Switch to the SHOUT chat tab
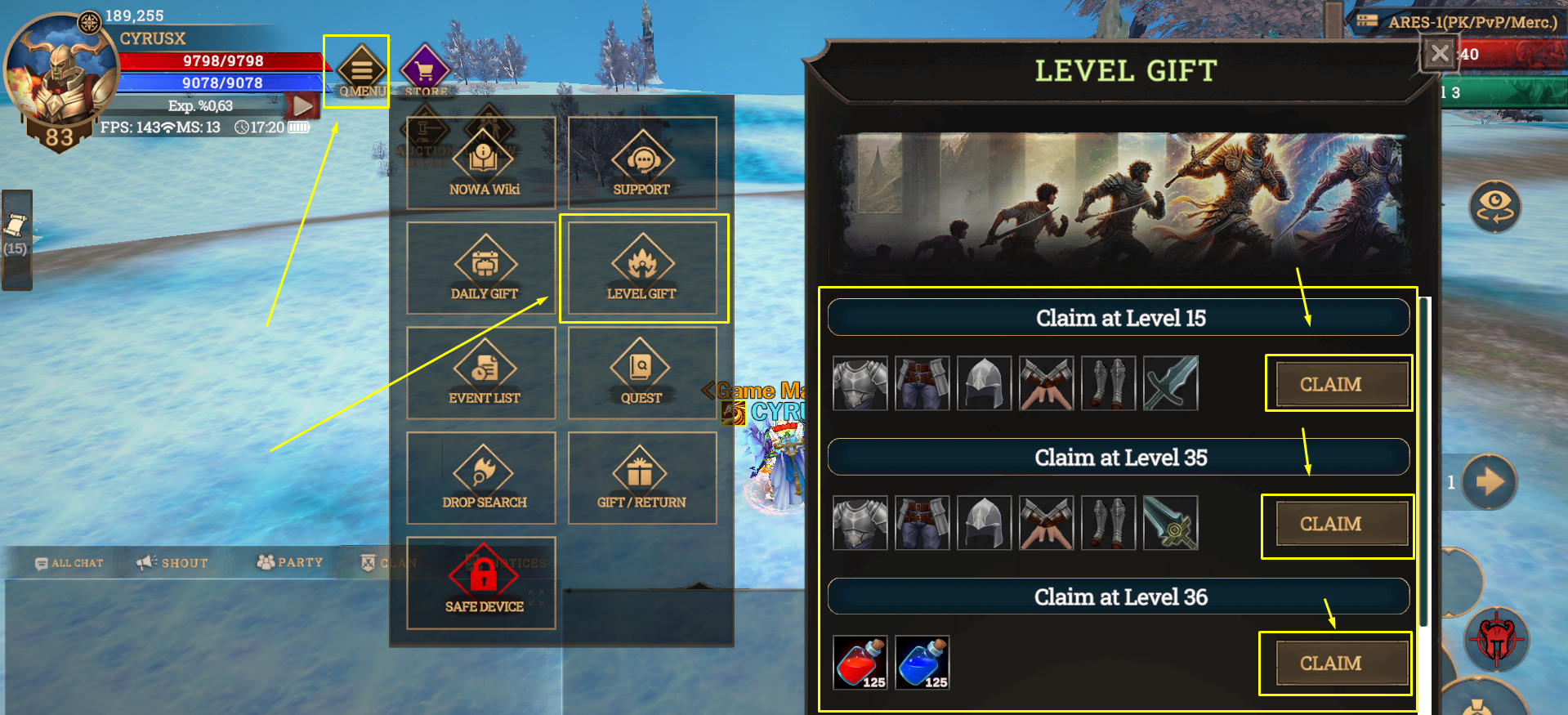This screenshot has width=1568, height=715. 173,563
